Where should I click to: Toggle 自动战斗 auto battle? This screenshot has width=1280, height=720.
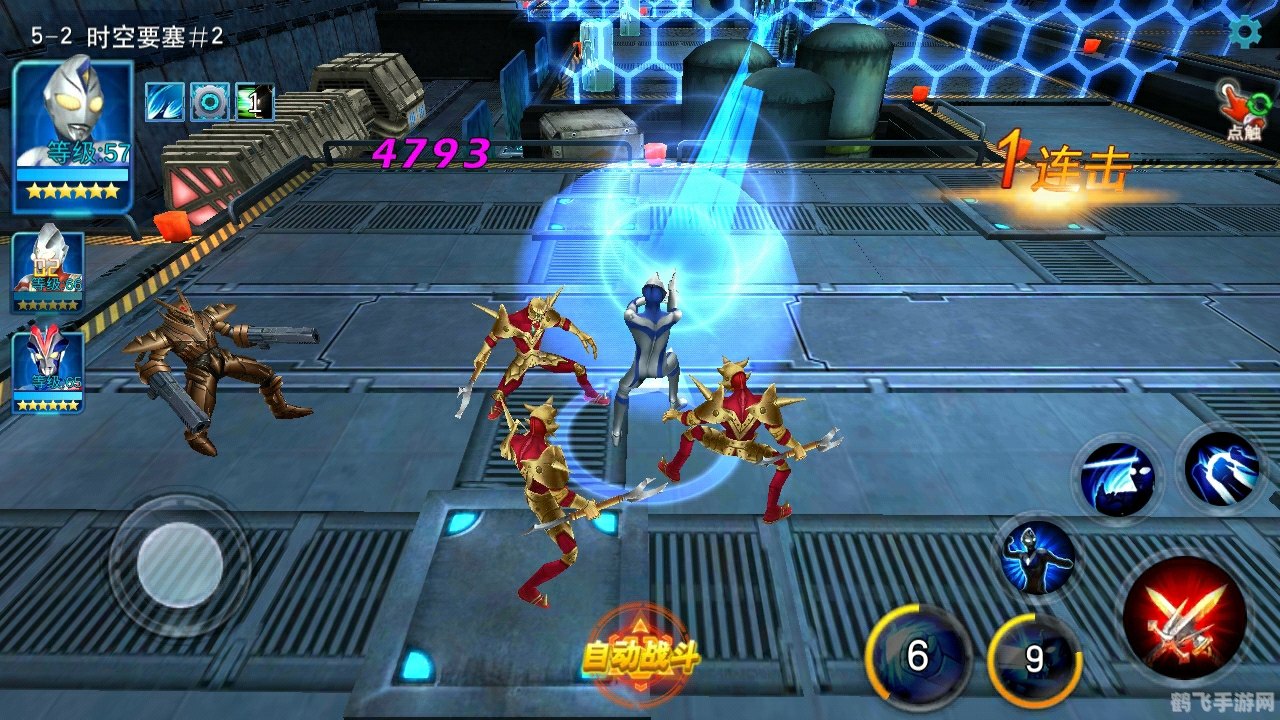click(640, 657)
